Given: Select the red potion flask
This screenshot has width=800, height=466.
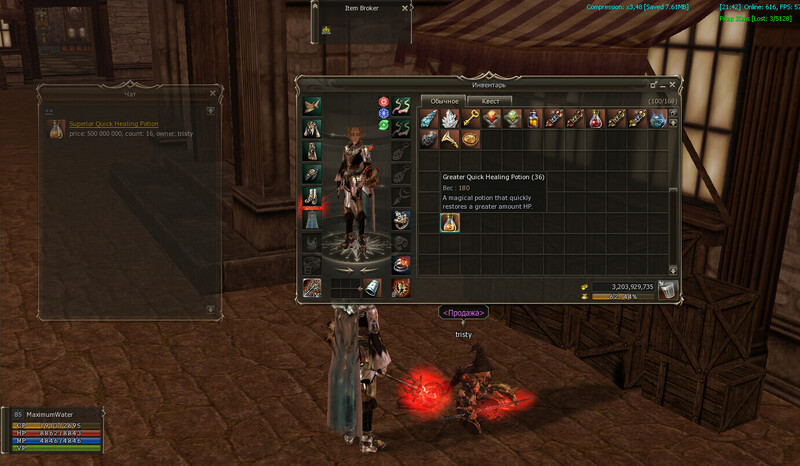Looking at the screenshot, I should click(596, 118).
